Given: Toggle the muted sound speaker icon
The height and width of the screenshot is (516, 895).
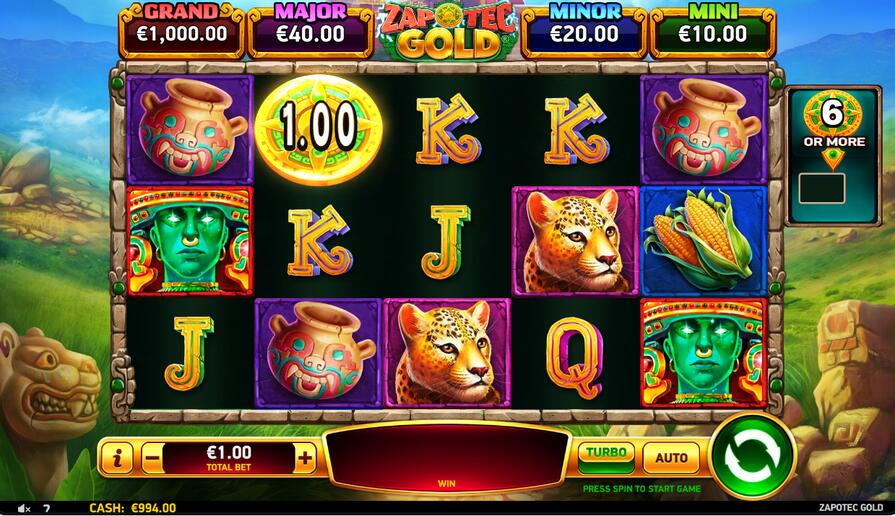Looking at the screenshot, I should [22, 508].
